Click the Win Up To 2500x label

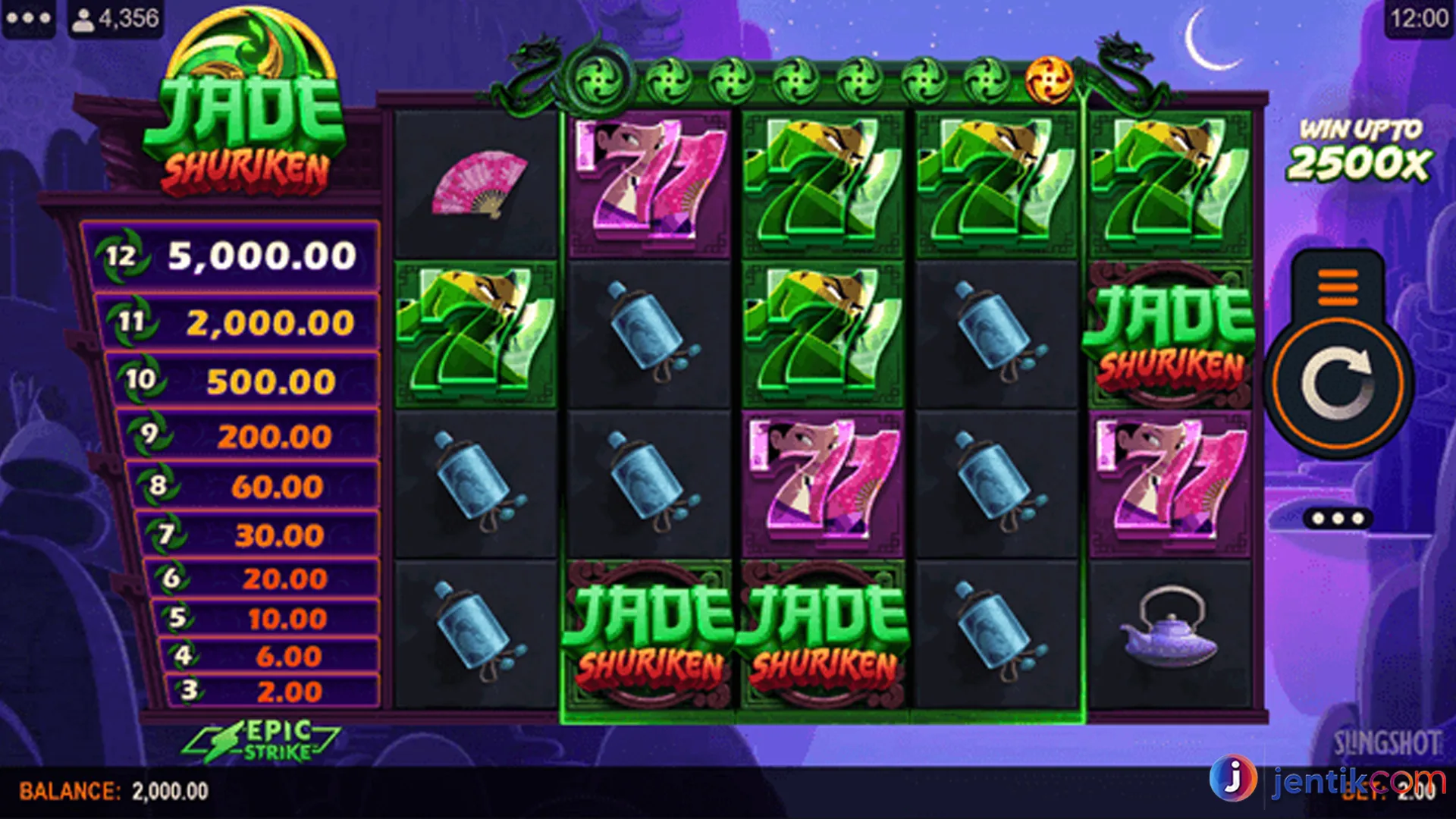(1361, 148)
